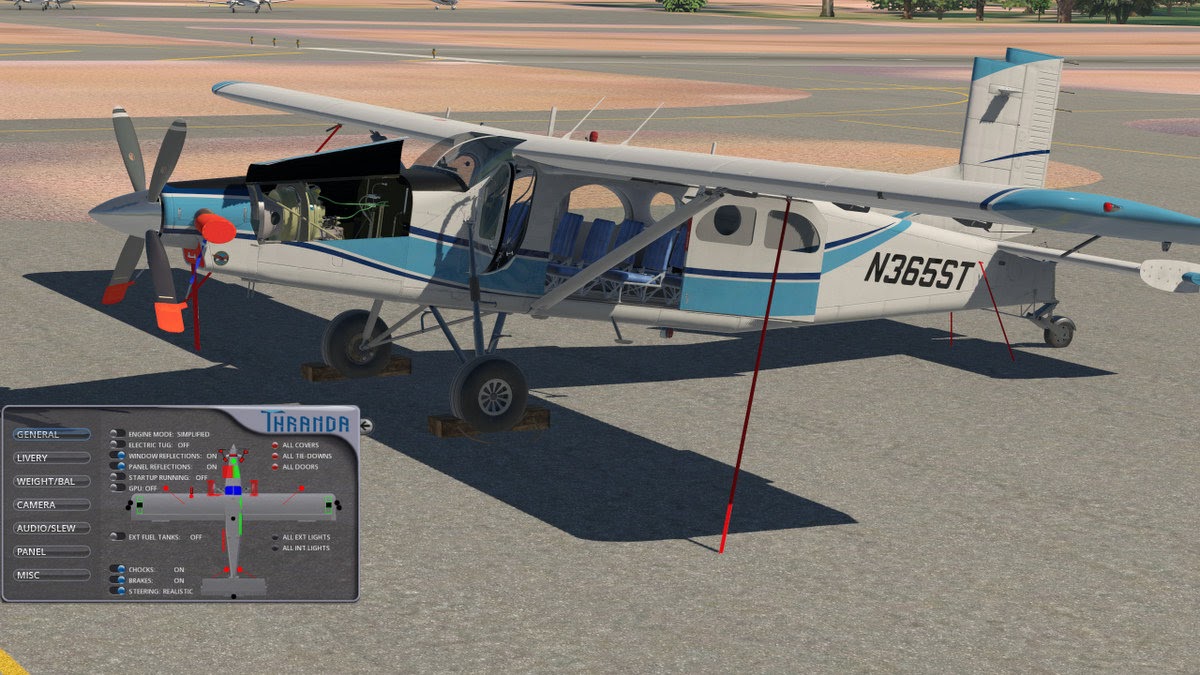Open the Weight/Bal tab
Viewport: 1200px width, 675px height.
point(51,481)
